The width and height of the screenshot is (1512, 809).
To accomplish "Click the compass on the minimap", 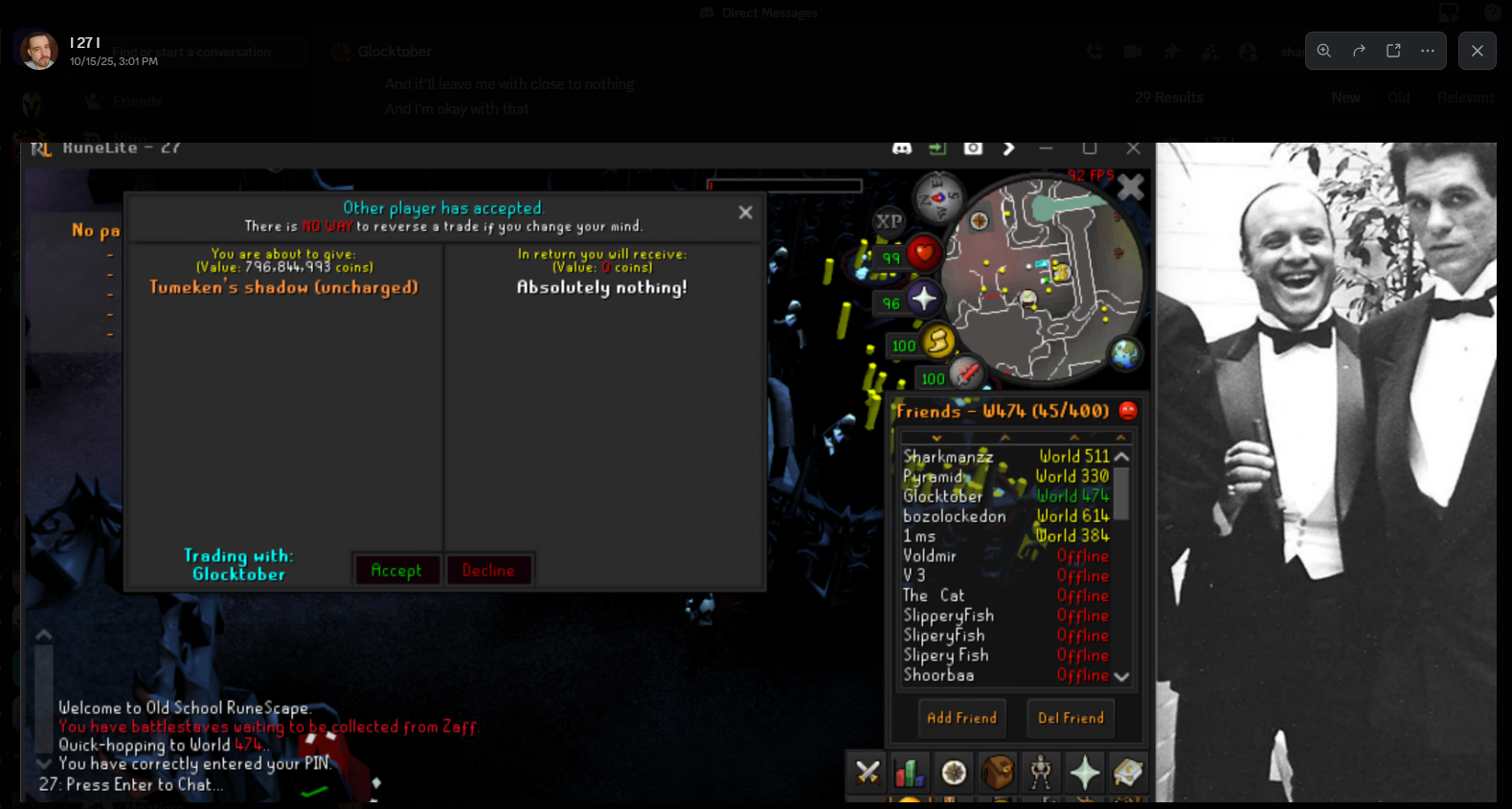I will pyautogui.click(x=937, y=197).
